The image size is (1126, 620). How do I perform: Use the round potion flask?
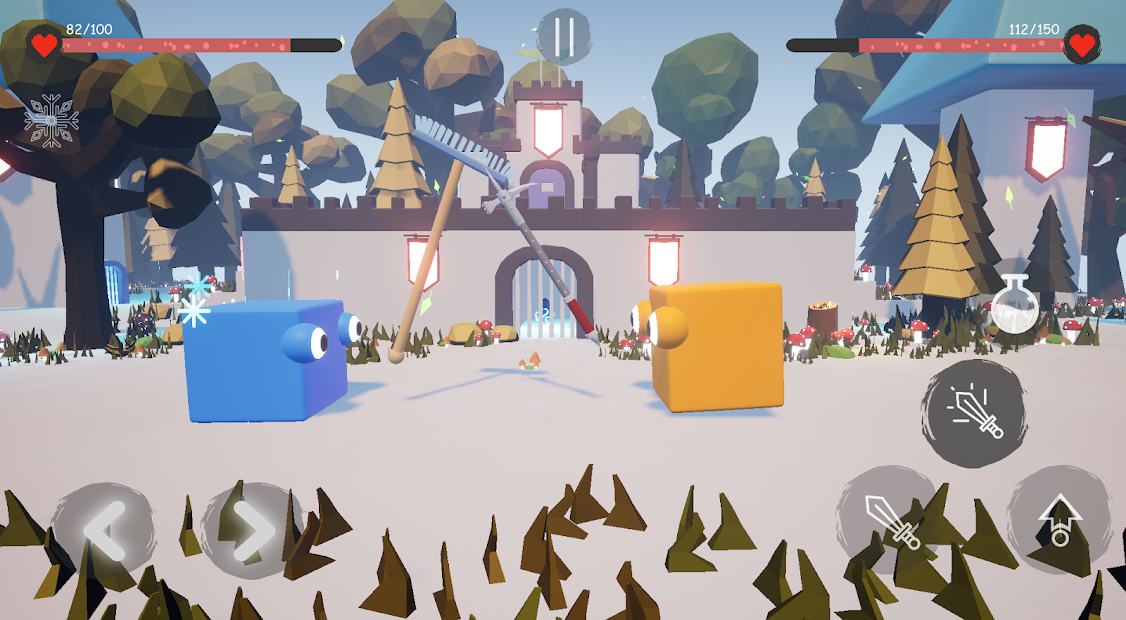pos(1014,306)
